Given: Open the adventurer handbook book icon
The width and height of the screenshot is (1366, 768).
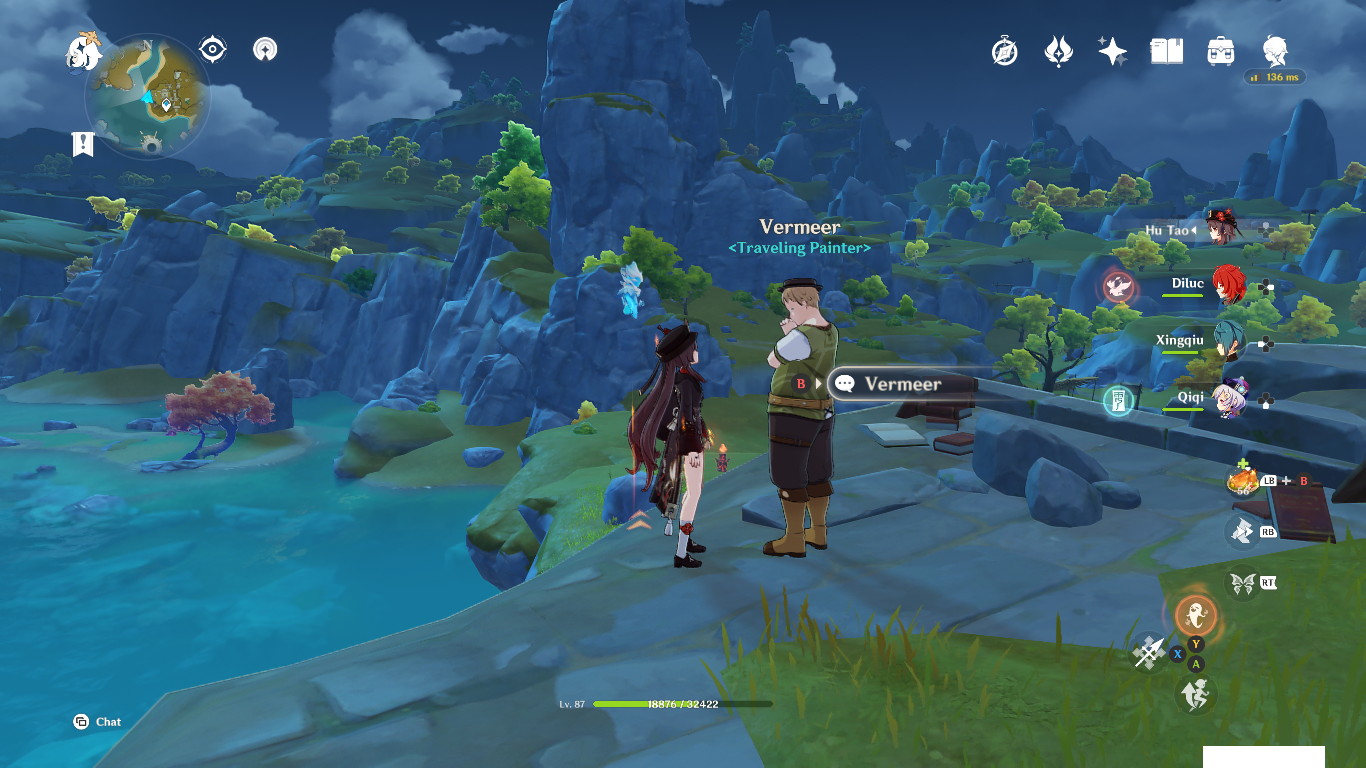Looking at the screenshot, I should [x=1166, y=51].
